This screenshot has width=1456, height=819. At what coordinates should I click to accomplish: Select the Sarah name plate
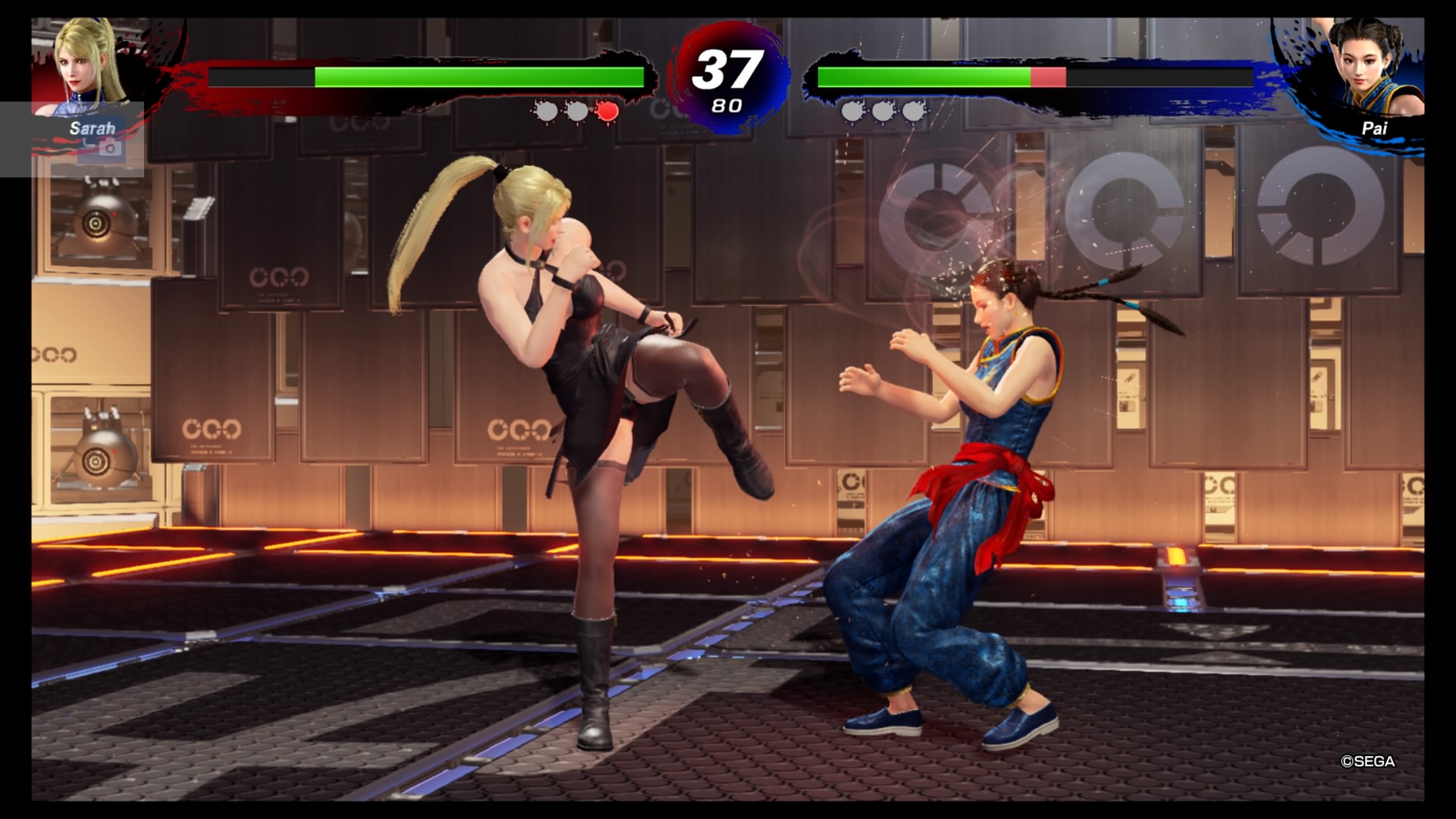click(x=91, y=129)
